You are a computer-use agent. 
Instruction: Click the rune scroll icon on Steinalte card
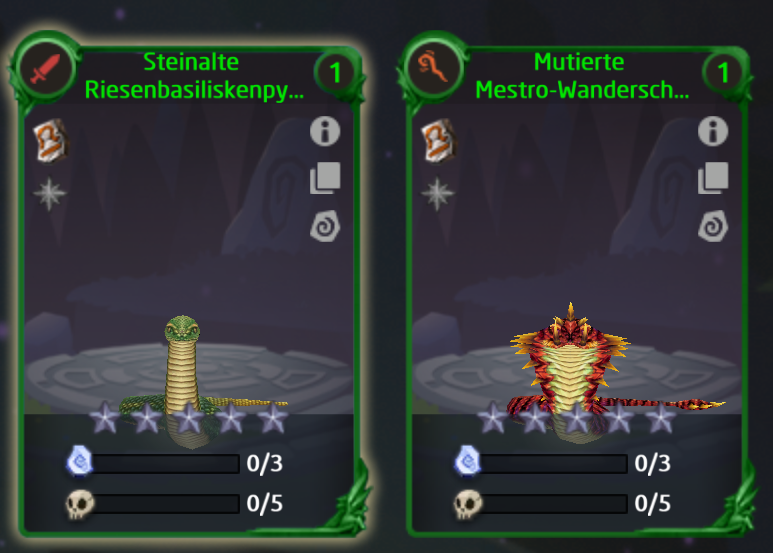(49, 139)
